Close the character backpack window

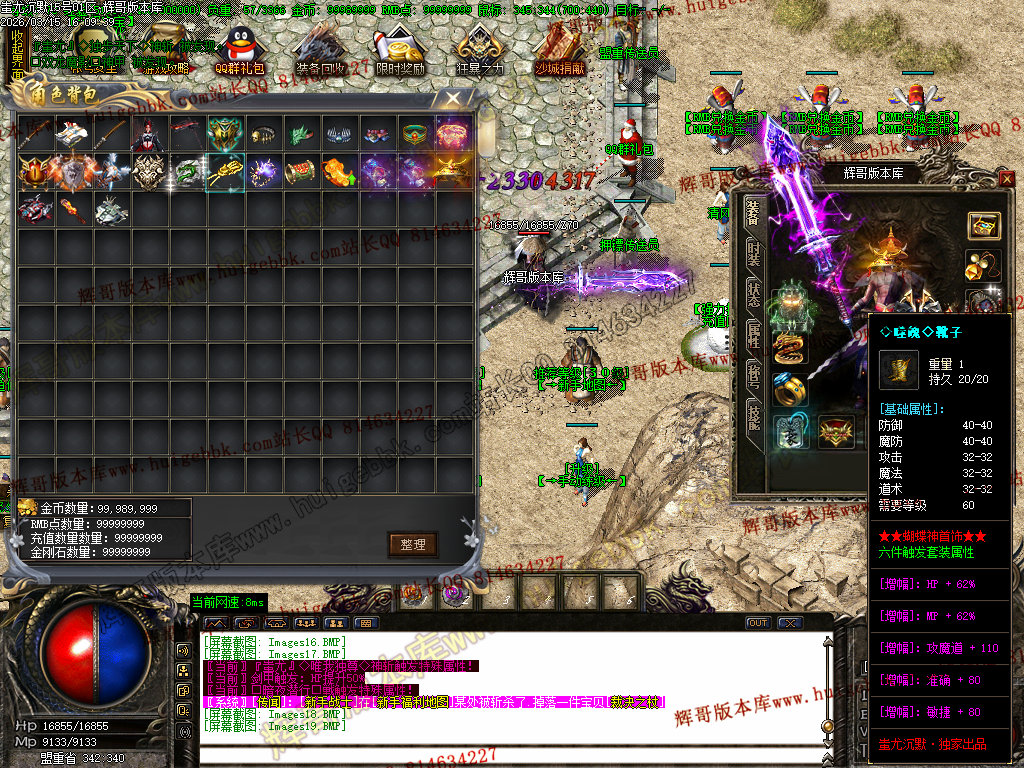(x=453, y=98)
